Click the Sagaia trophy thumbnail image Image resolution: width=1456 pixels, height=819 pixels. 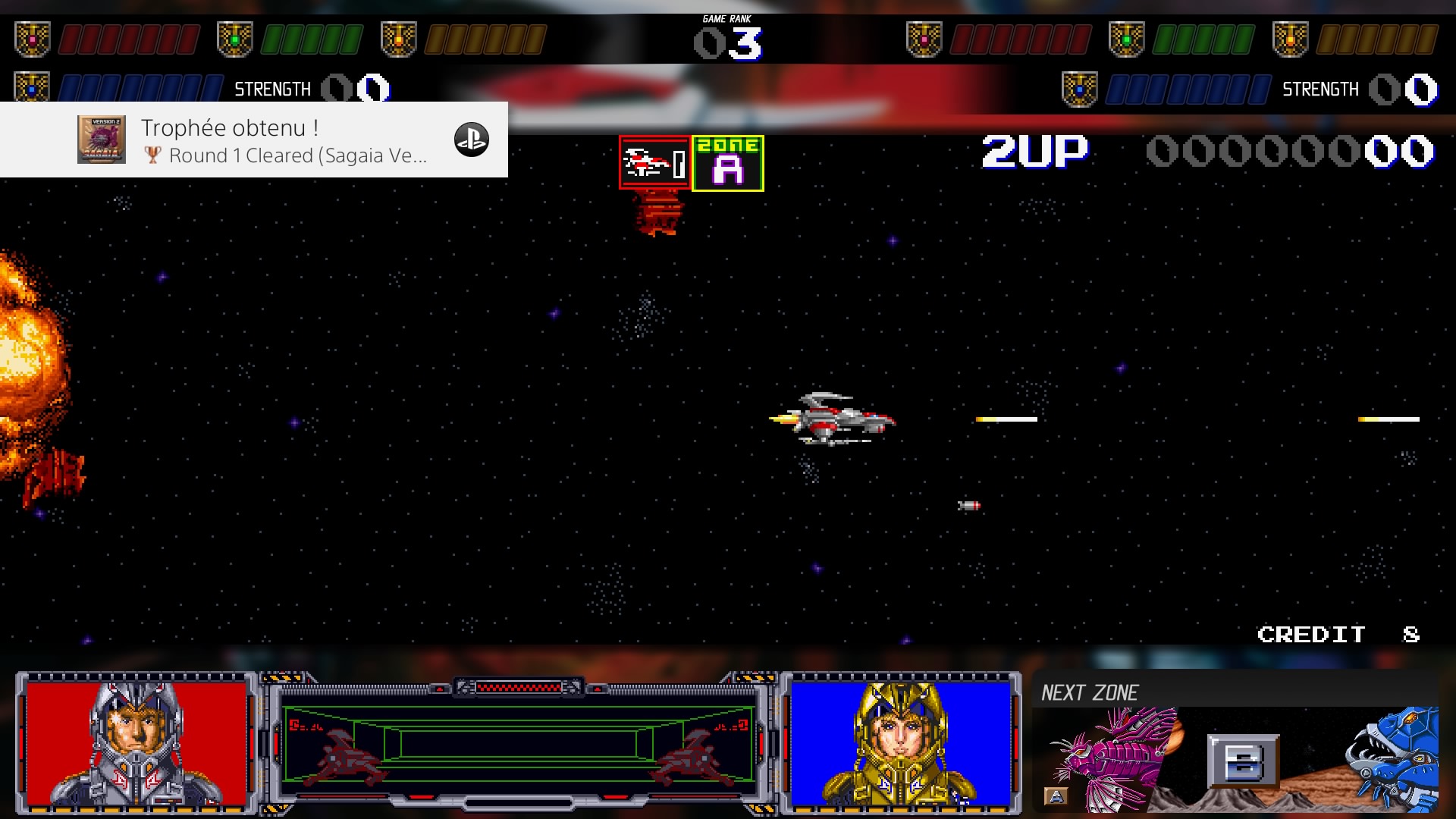(x=102, y=140)
